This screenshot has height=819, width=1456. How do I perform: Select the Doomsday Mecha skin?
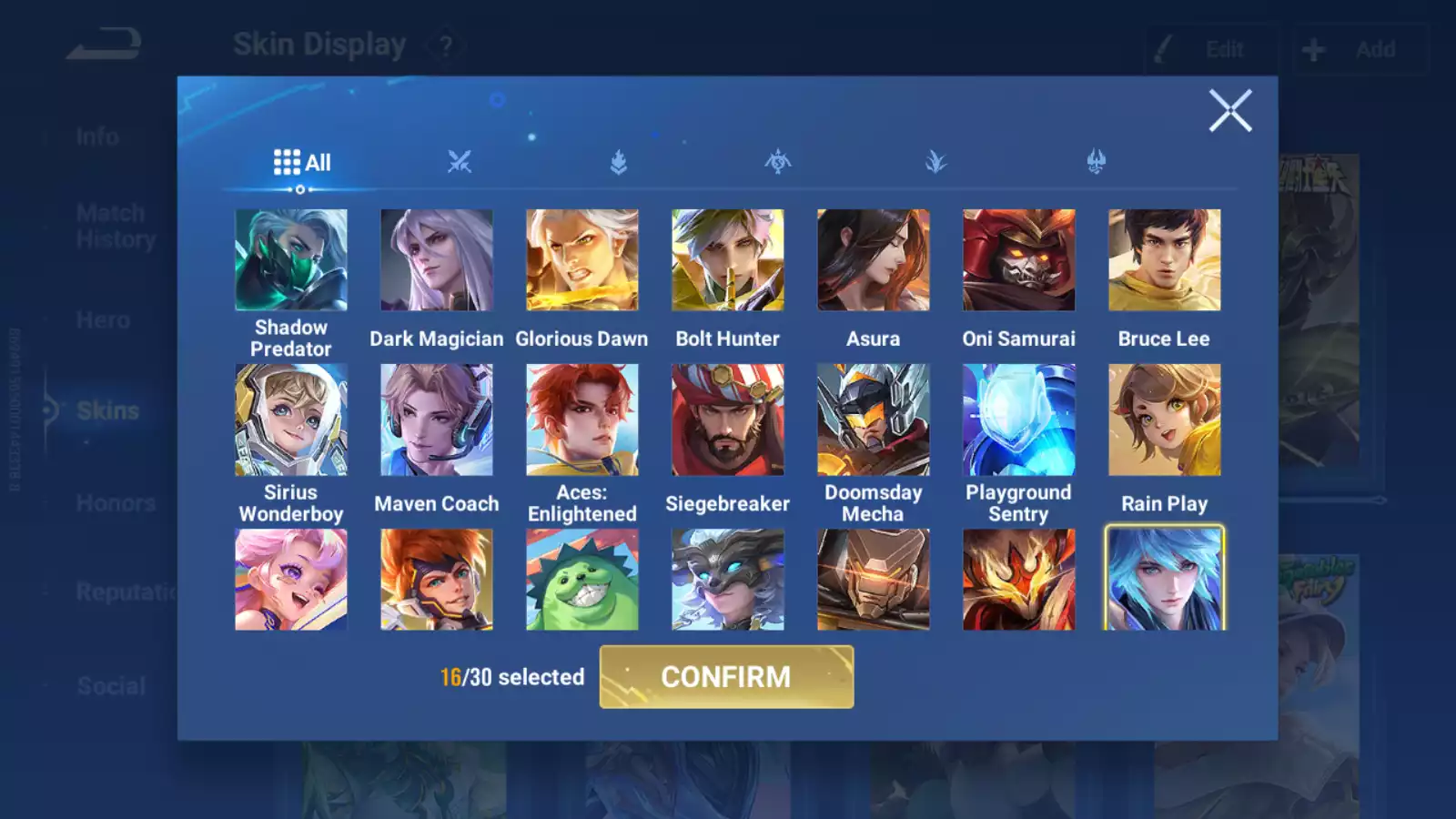pos(874,420)
